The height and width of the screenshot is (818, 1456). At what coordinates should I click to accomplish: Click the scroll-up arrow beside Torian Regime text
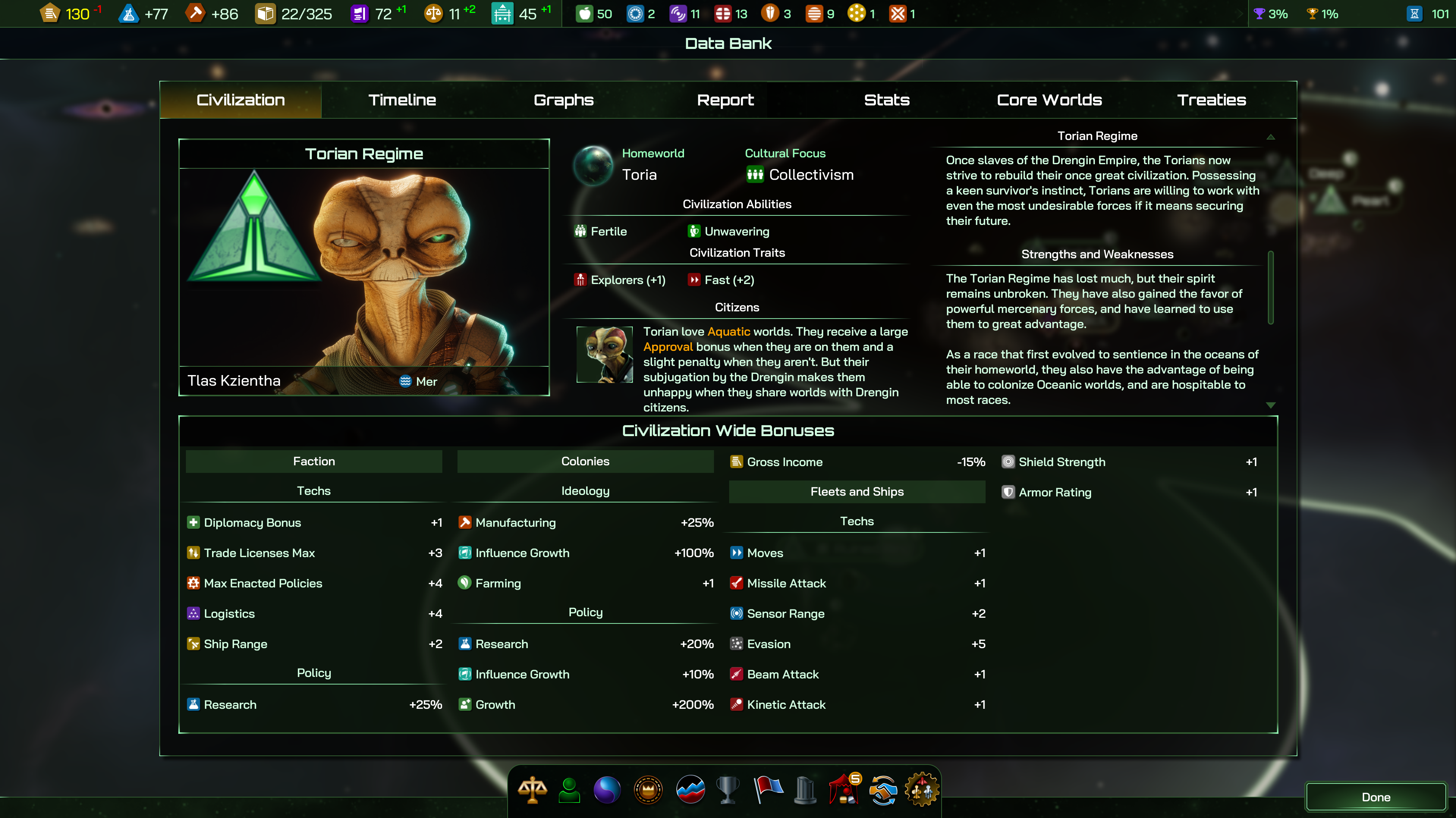1270,136
